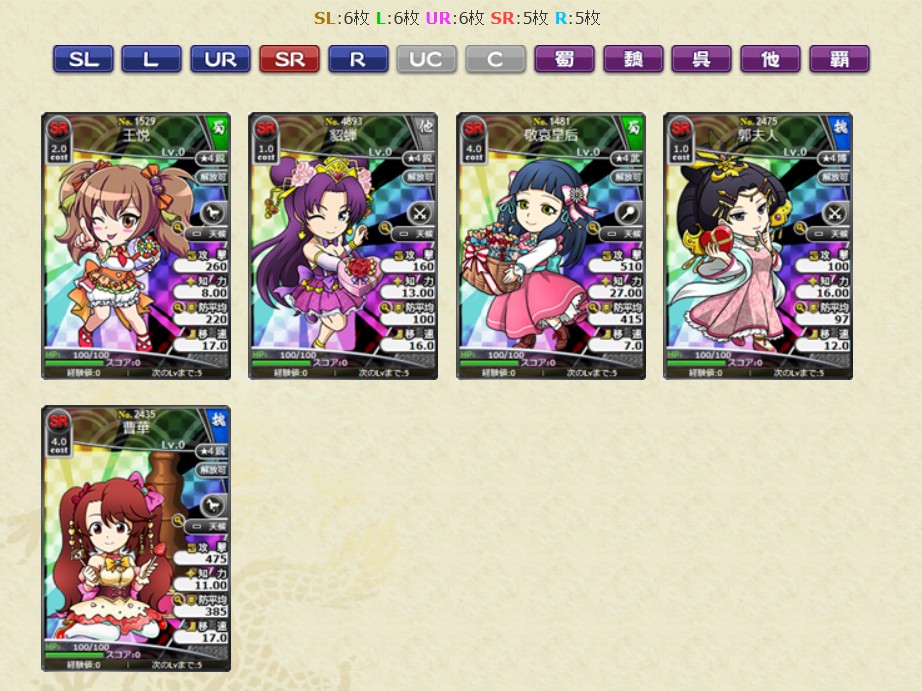Select the SL rarity filter
The image size is (922, 691).
coord(83,59)
